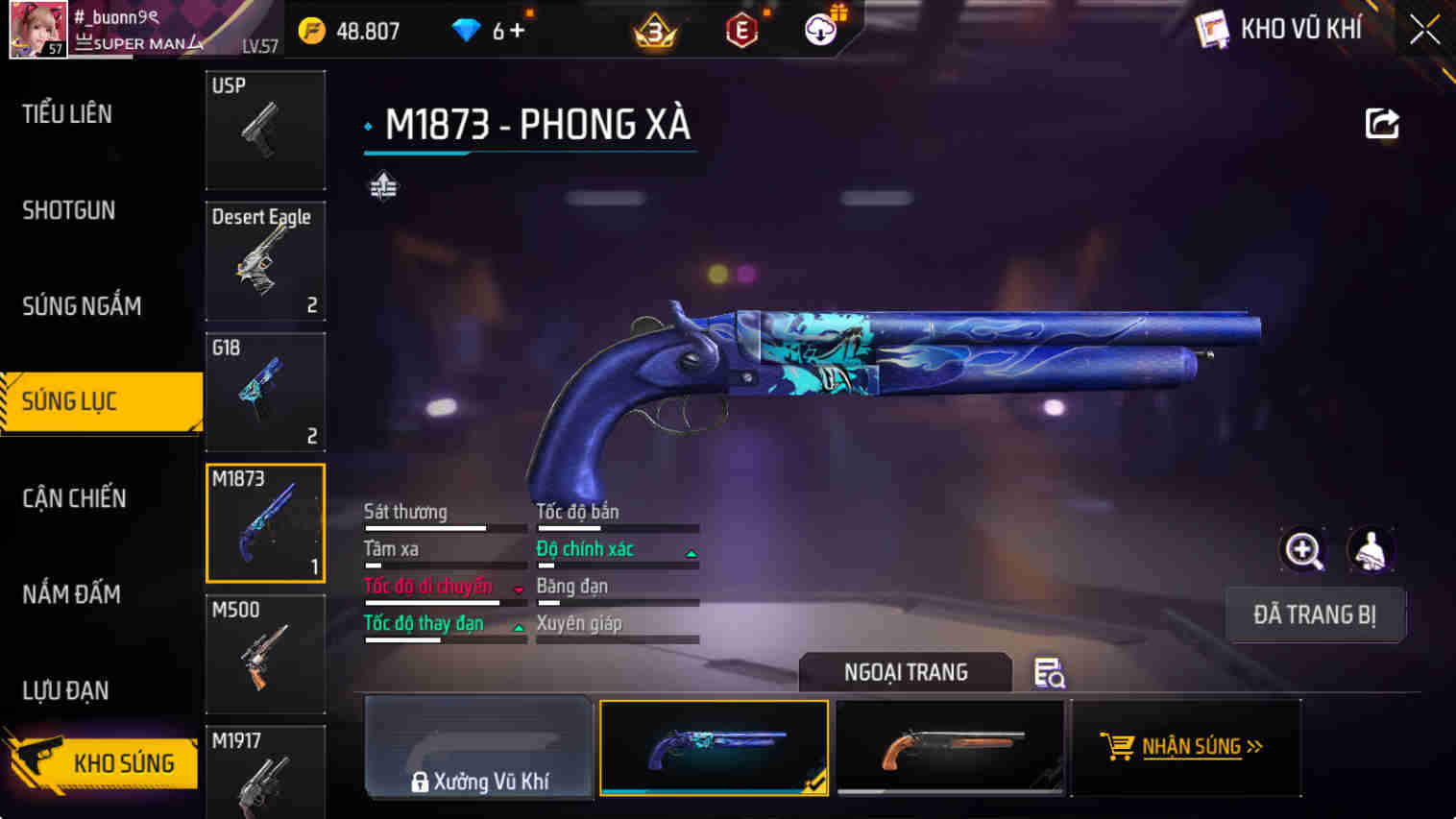Select the Desert Eagle from weapon list

265,260
